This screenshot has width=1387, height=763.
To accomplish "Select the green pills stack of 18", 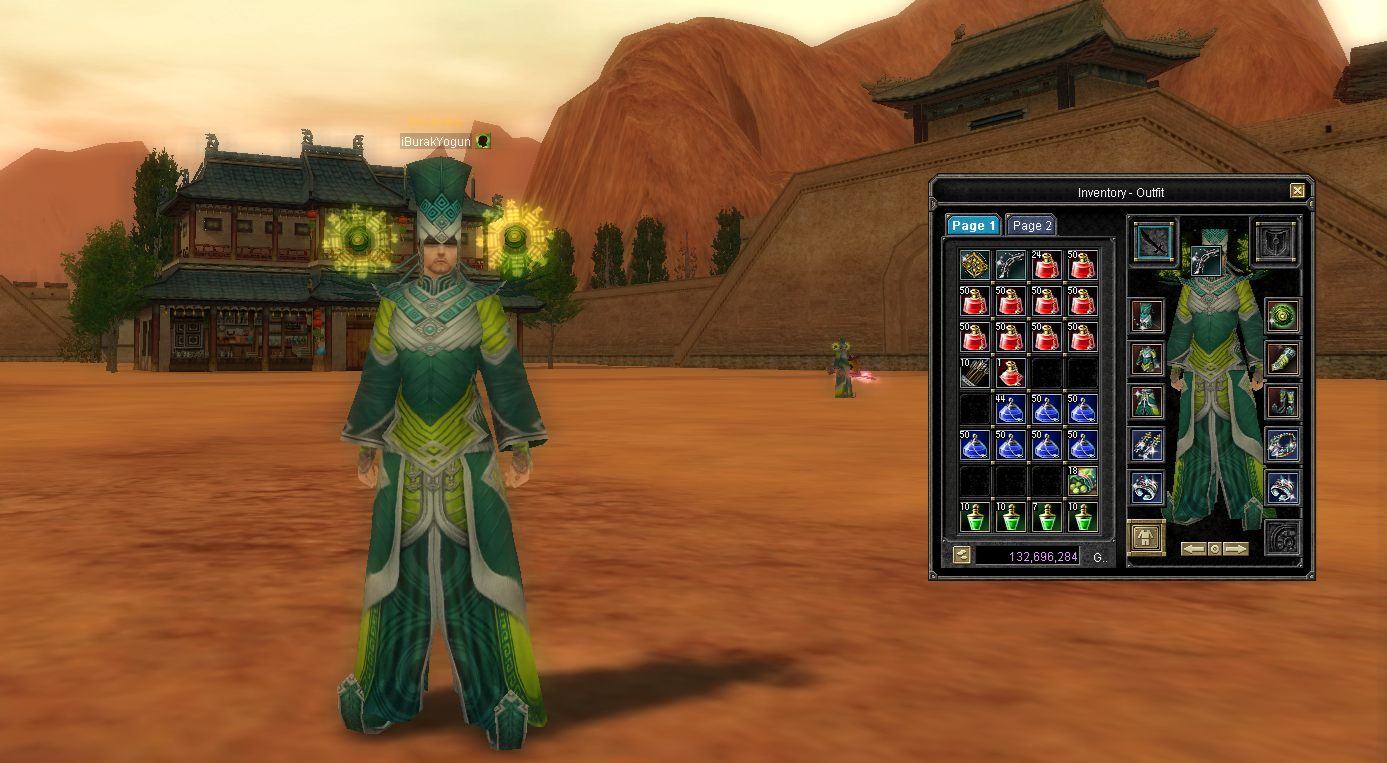I will pyautogui.click(x=1082, y=481).
